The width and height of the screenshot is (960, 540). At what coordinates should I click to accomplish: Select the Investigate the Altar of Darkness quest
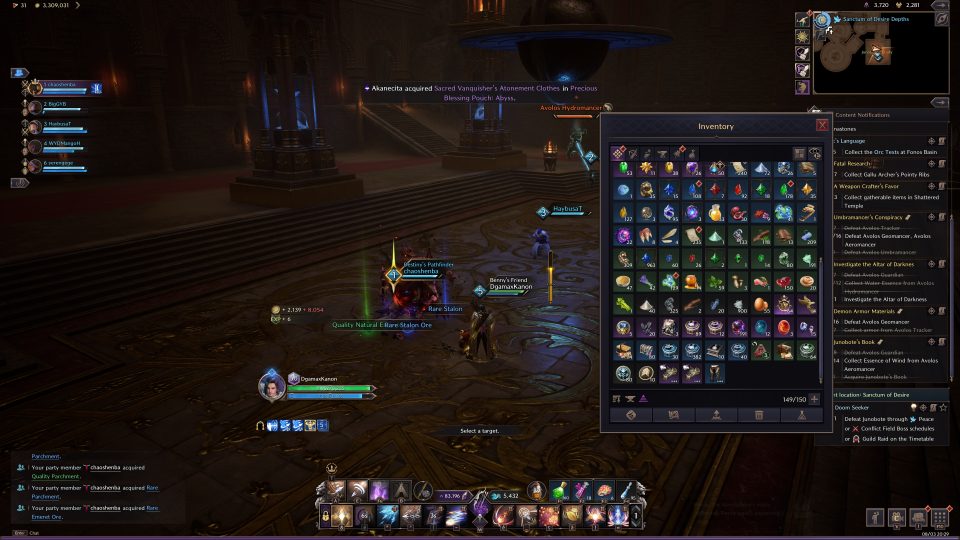pyautogui.click(x=879, y=264)
